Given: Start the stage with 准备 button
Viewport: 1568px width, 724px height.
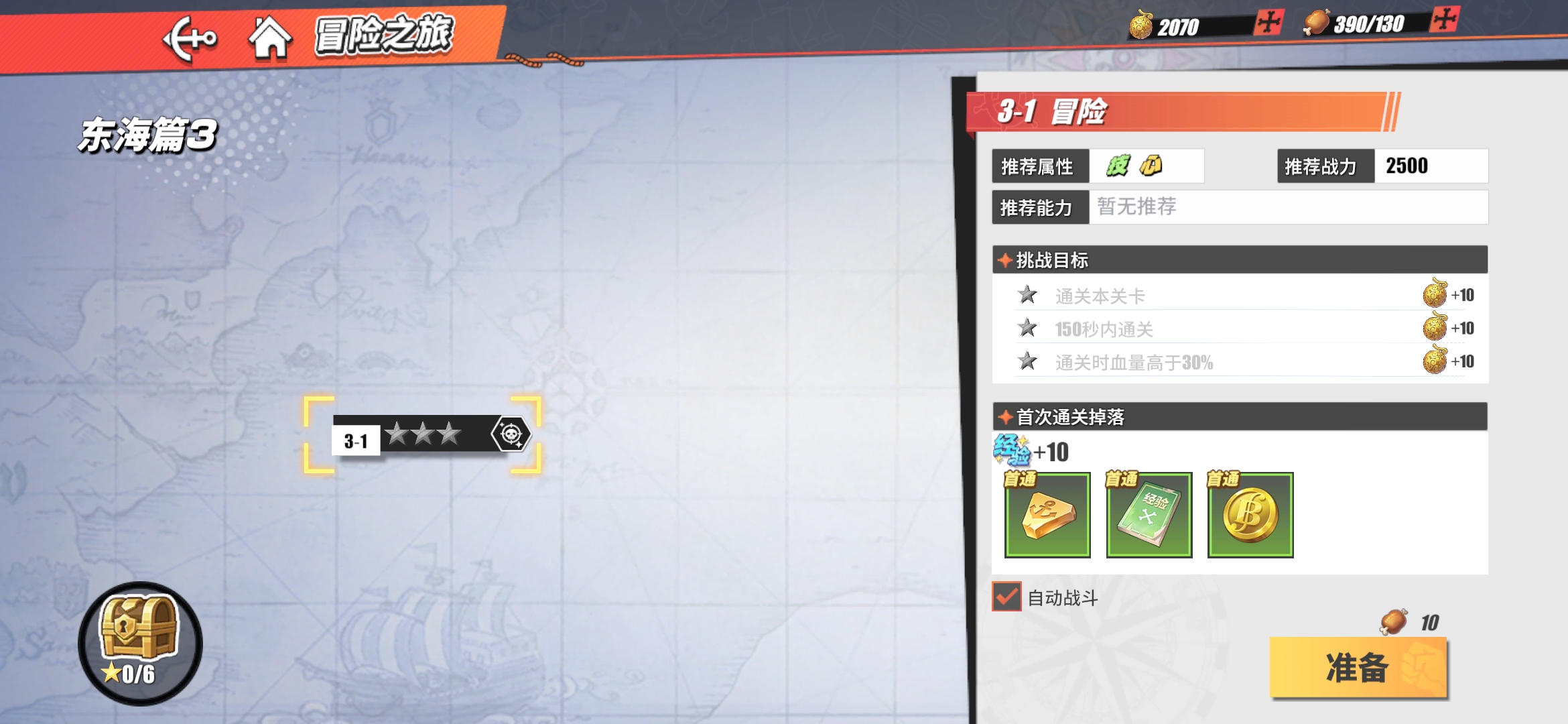Looking at the screenshot, I should point(1358,668).
